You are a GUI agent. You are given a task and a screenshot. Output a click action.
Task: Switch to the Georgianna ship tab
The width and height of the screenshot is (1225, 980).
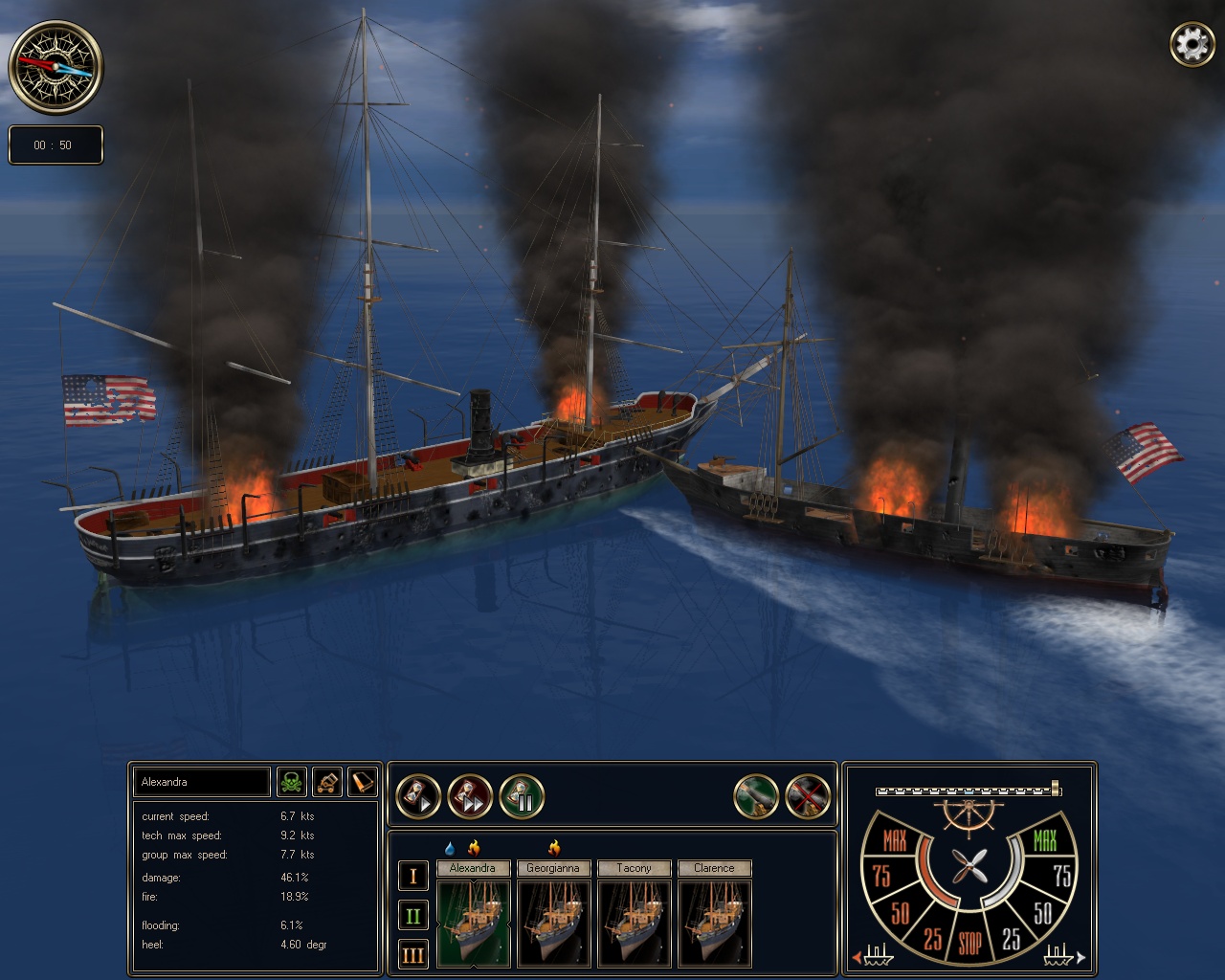pyautogui.click(x=553, y=868)
